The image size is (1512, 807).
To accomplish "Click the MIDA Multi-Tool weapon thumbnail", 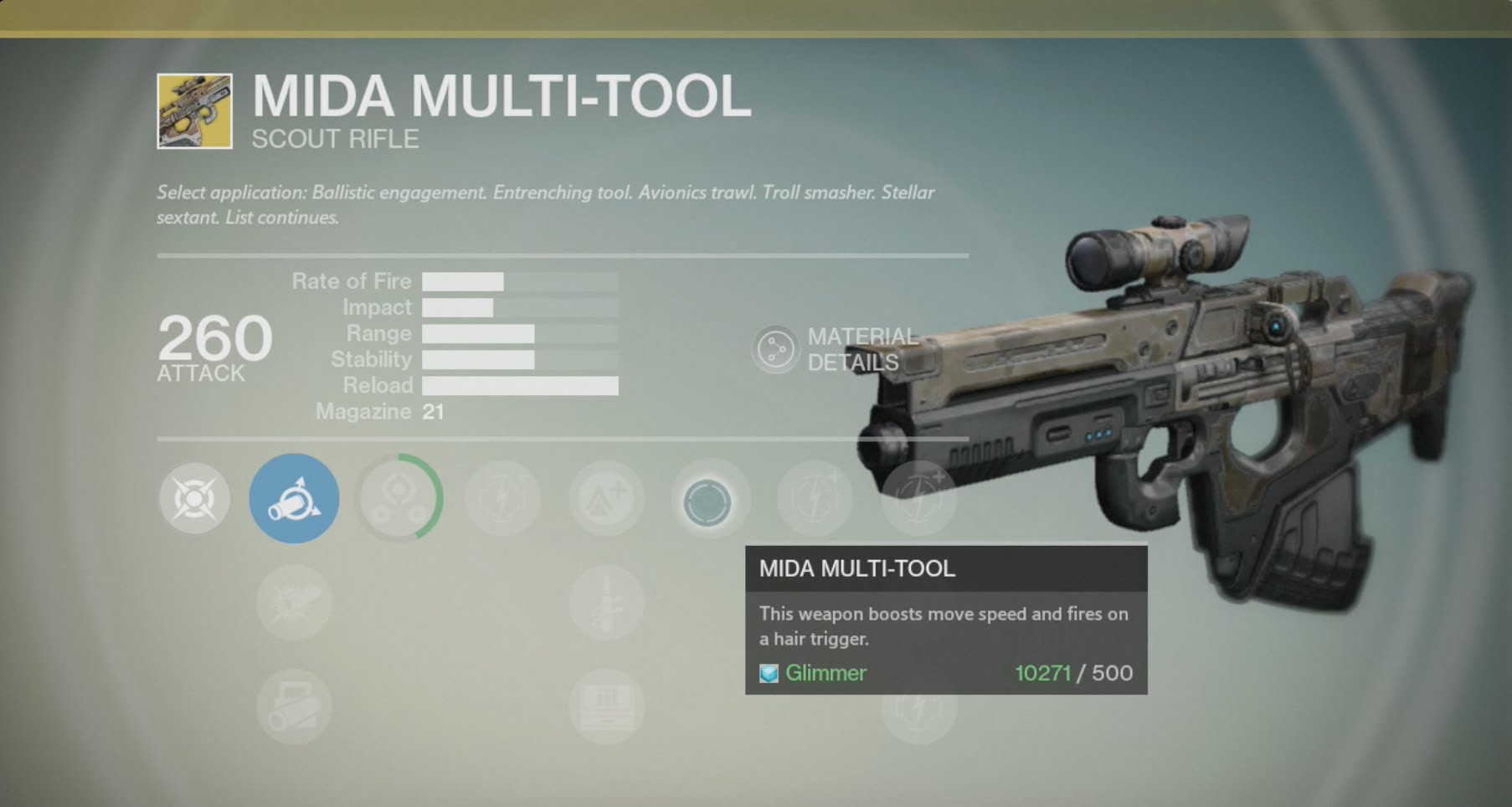I will [194, 111].
